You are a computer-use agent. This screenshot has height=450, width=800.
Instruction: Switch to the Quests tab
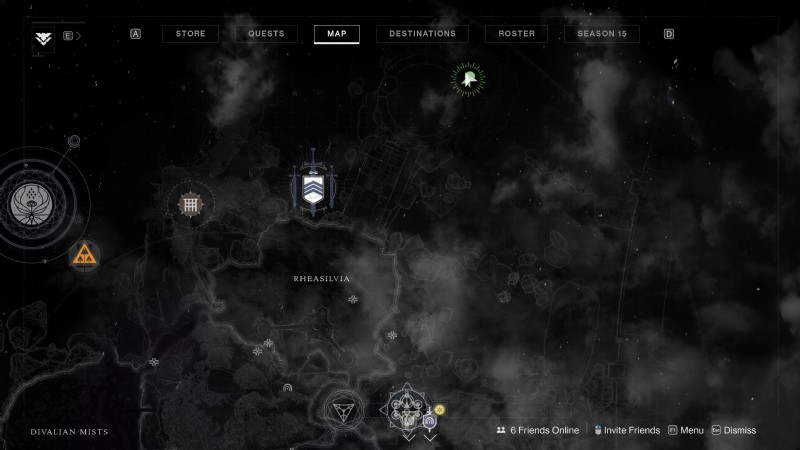(266, 34)
